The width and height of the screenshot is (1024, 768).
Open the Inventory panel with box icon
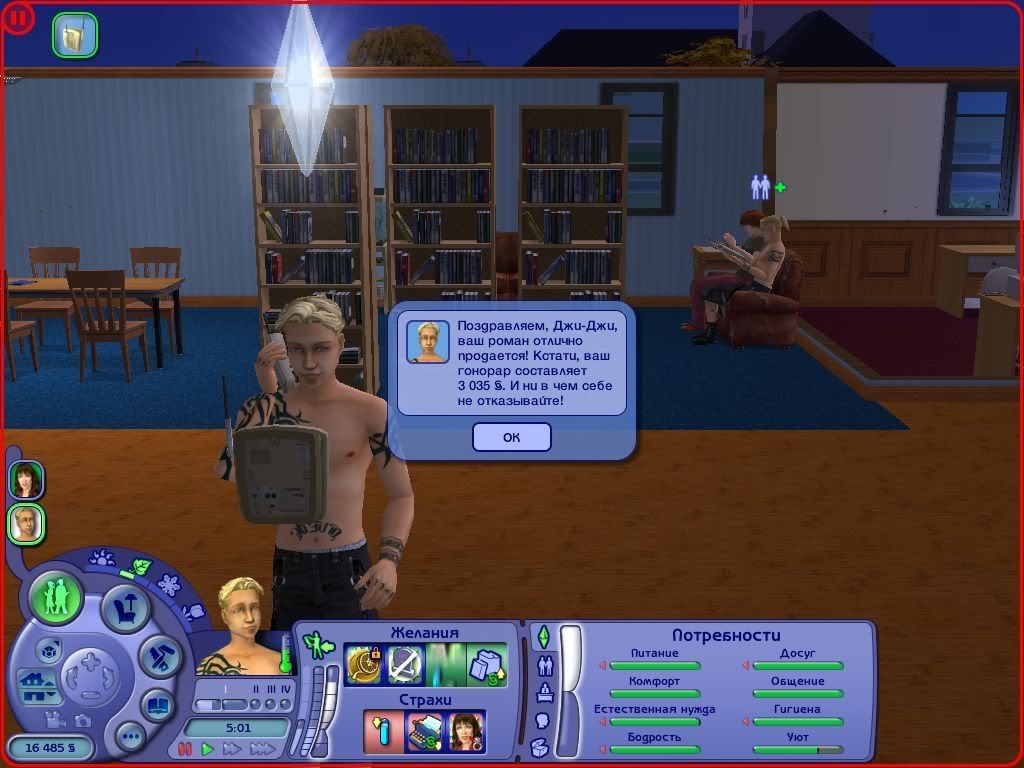[x=540, y=747]
